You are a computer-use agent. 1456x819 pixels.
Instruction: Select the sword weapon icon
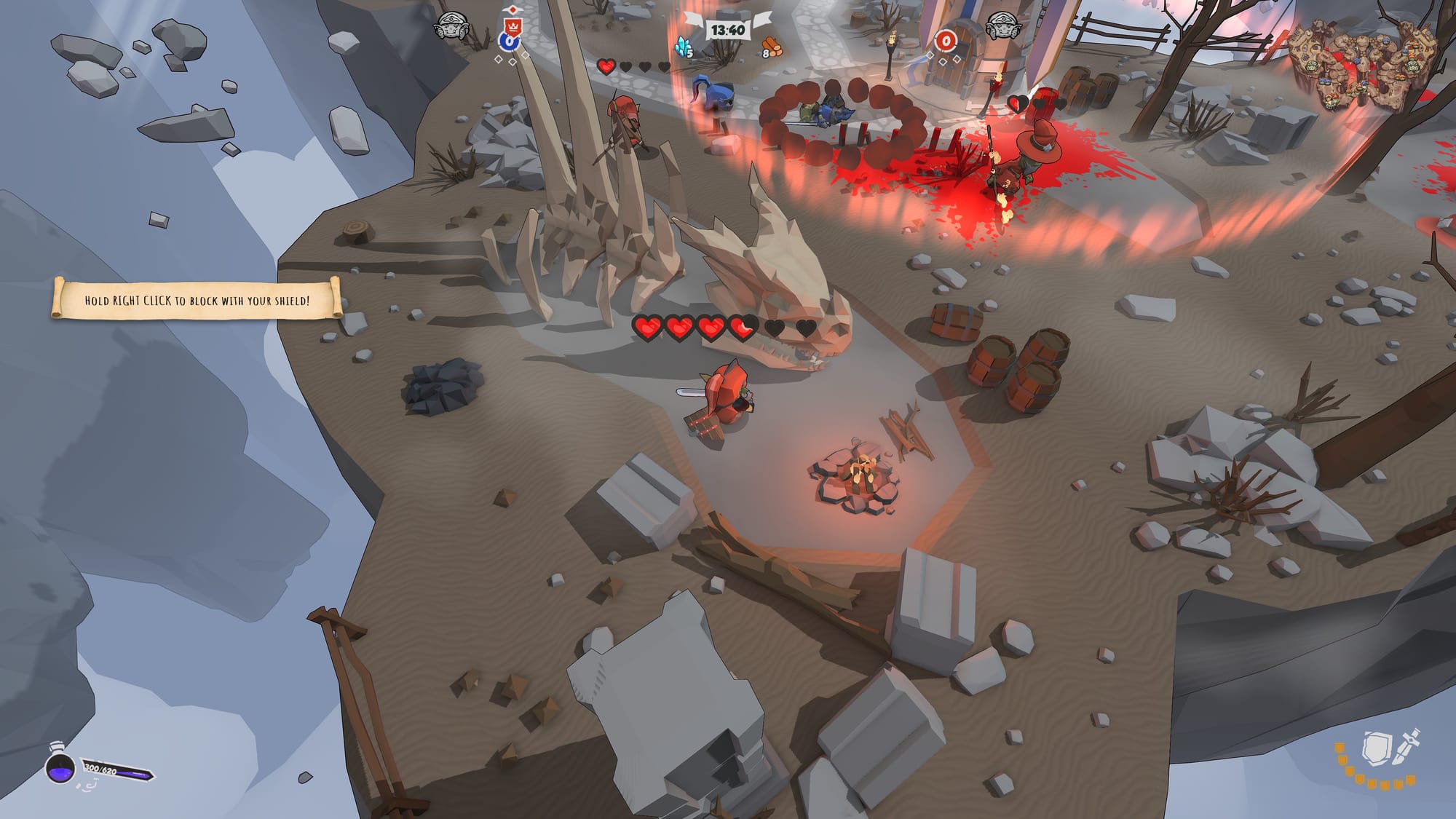coord(1406,748)
